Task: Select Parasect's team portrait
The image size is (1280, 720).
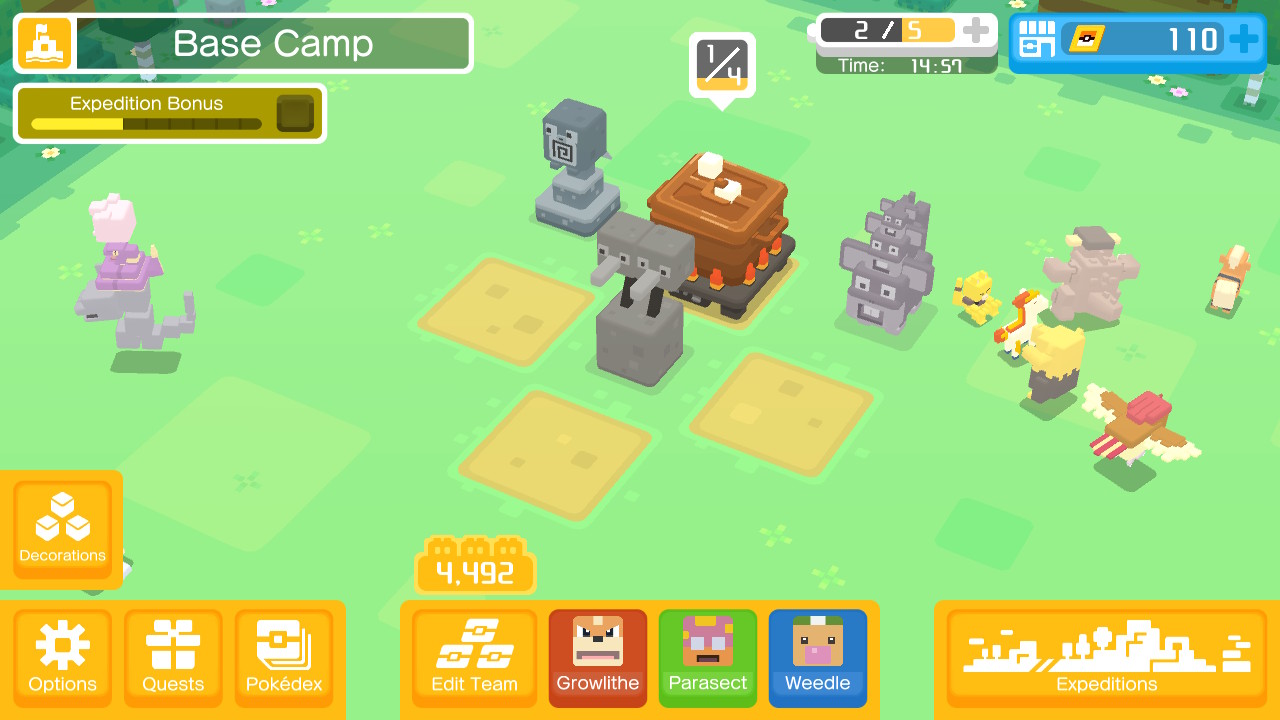Action: coord(707,657)
